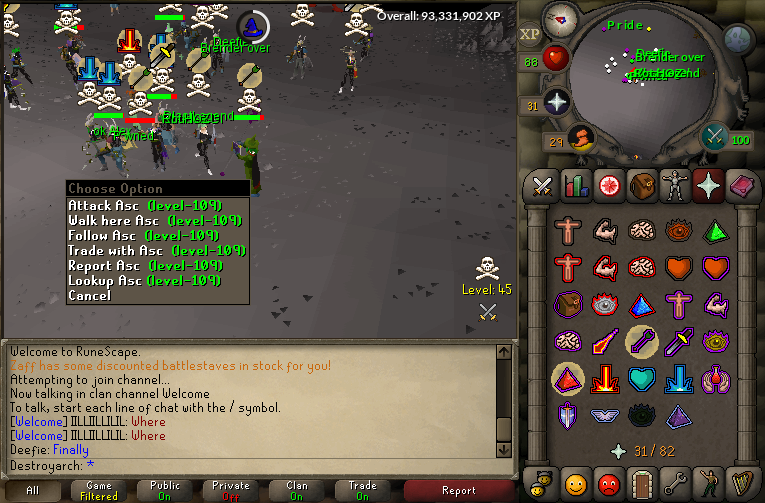Open the Combat Options crossed swords tab
This screenshot has height=503, width=765.
pos(542,185)
